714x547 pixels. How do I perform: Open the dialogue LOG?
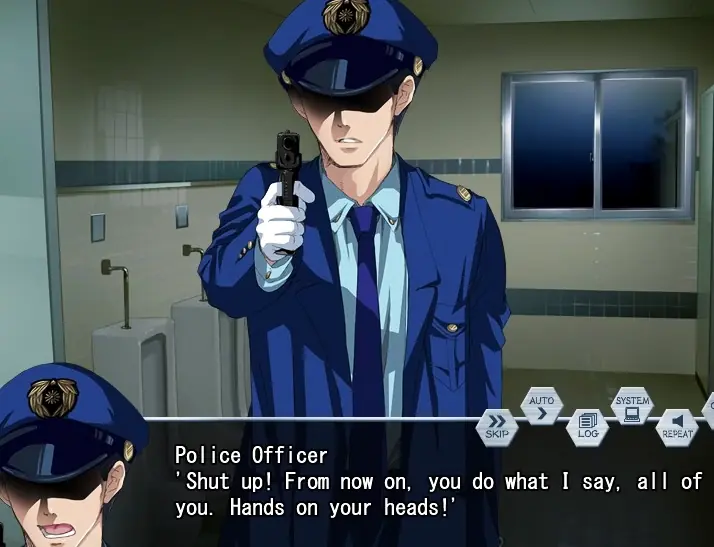click(587, 426)
